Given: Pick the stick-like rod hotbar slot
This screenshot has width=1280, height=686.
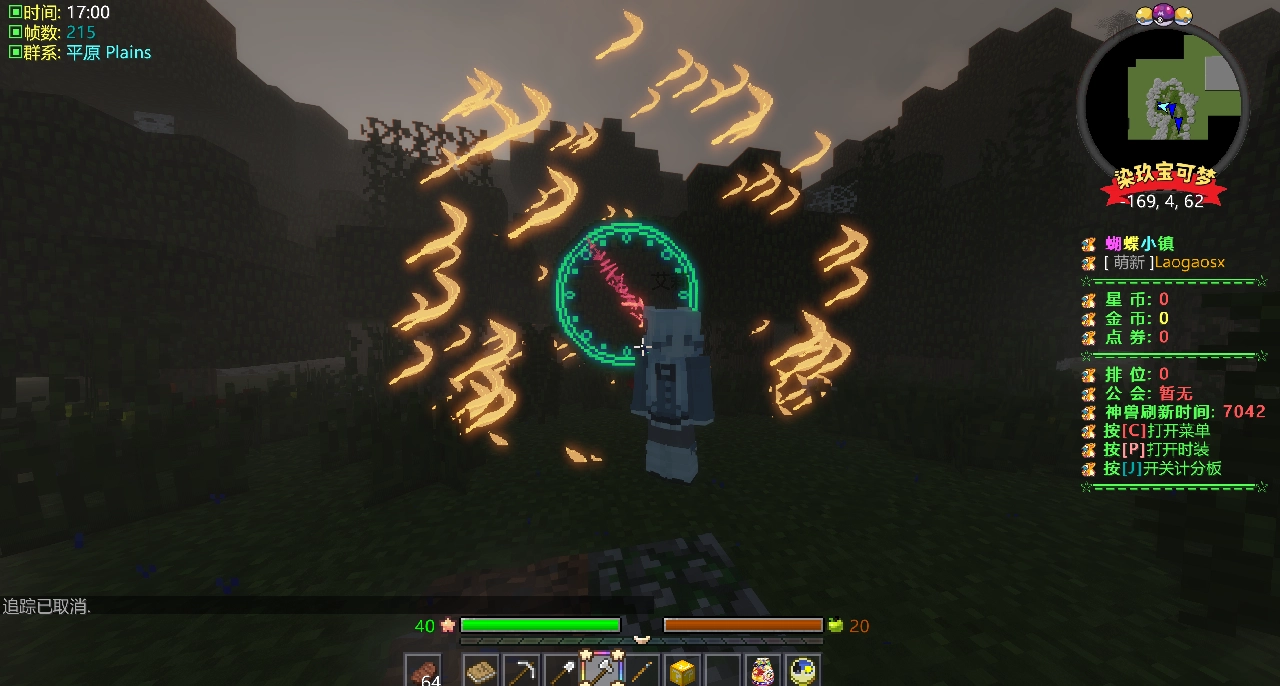Looking at the screenshot, I should point(642,671).
